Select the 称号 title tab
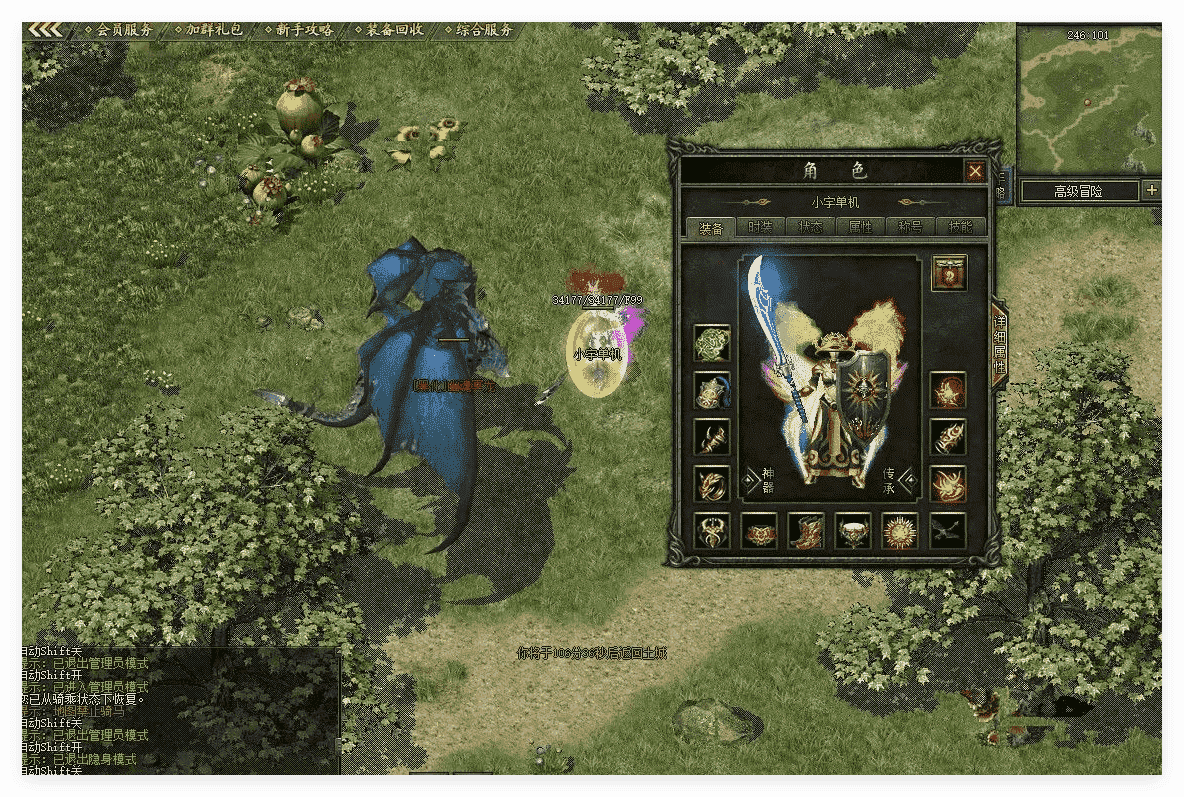The width and height of the screenshot is (1184, 797). tap(909, 227)
